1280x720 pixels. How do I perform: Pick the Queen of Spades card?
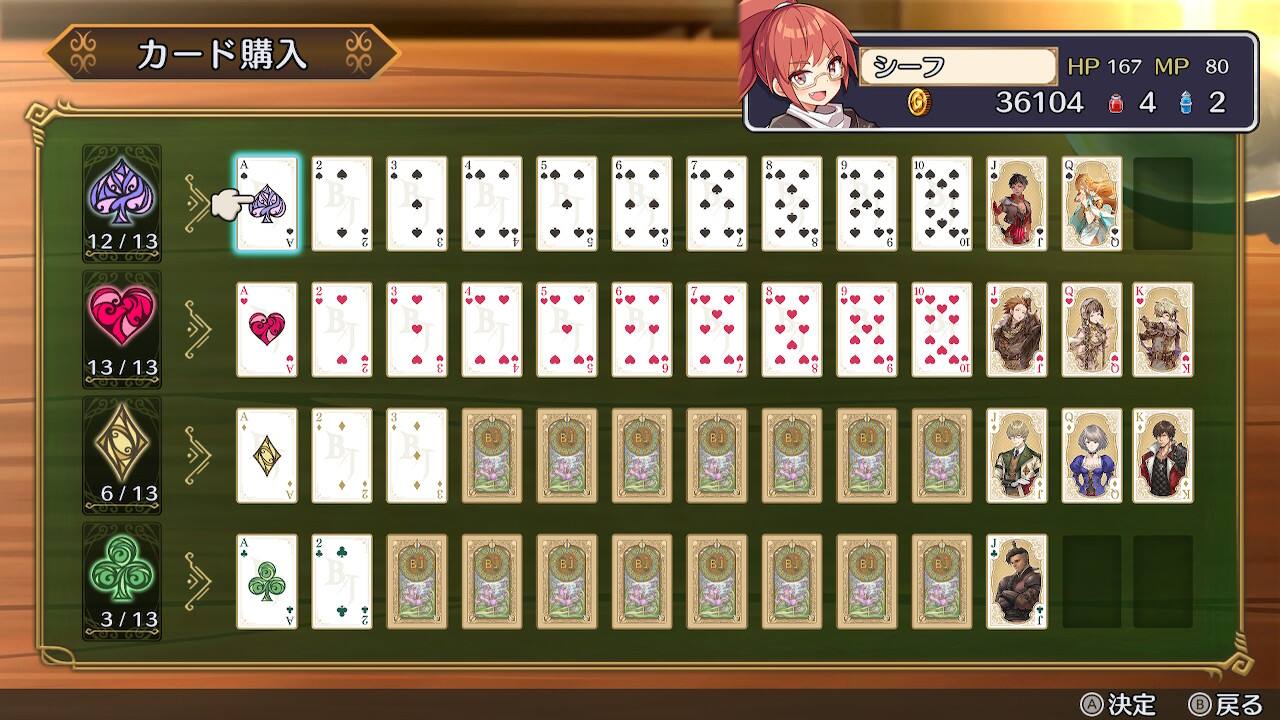(x=1092, y=204)
